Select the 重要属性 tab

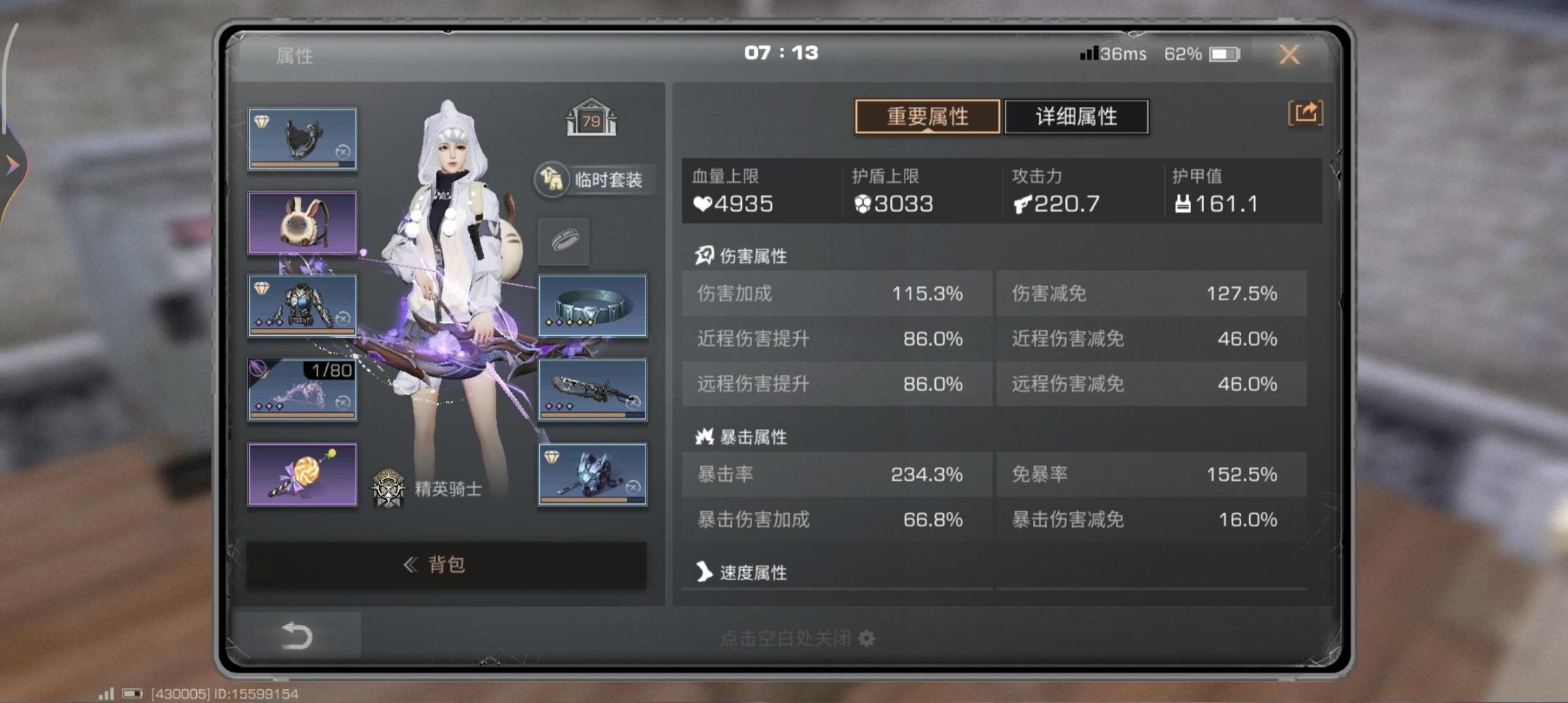pyautogui.click(x=926, y=116)
